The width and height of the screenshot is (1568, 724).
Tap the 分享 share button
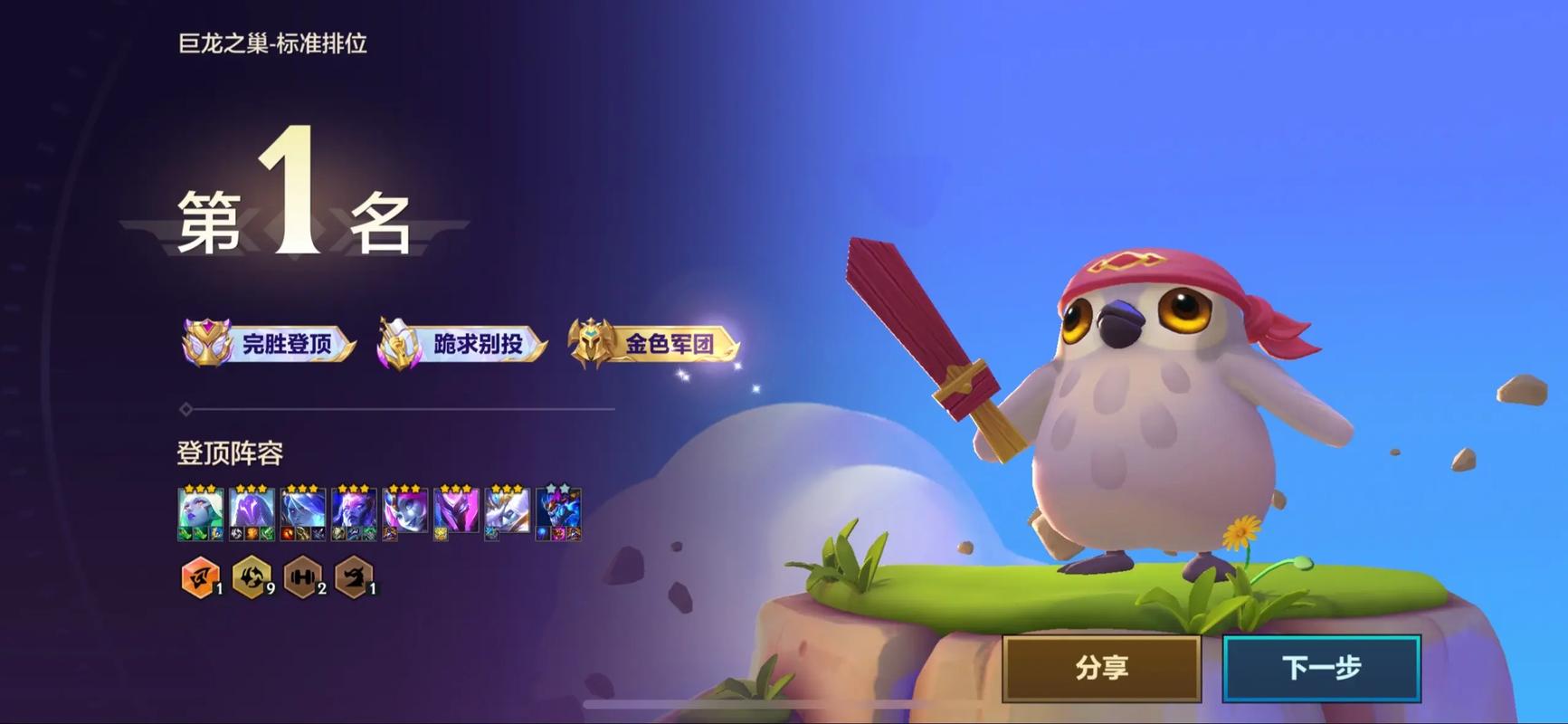coord(1101,668)
